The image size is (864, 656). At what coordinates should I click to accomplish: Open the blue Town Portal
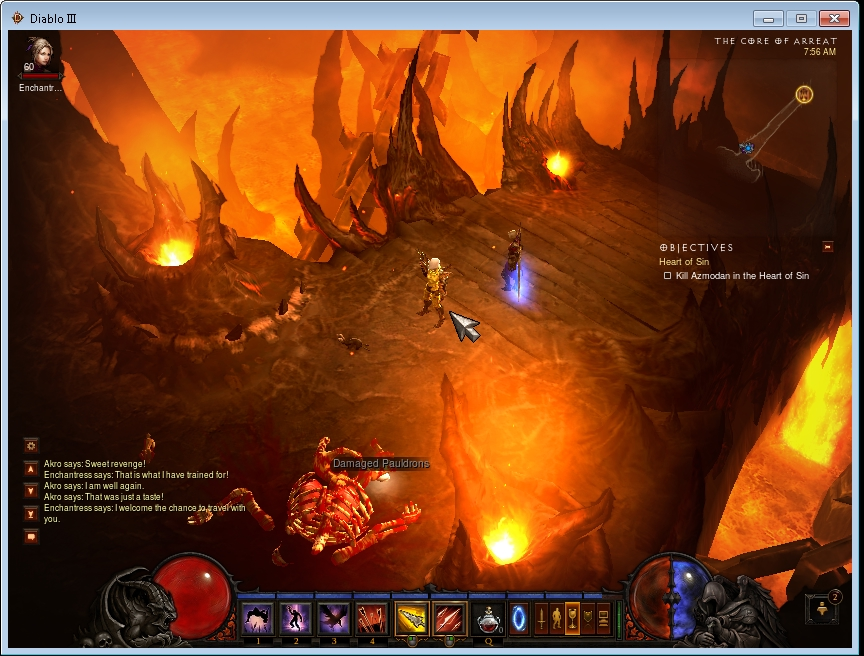point(520,619)
